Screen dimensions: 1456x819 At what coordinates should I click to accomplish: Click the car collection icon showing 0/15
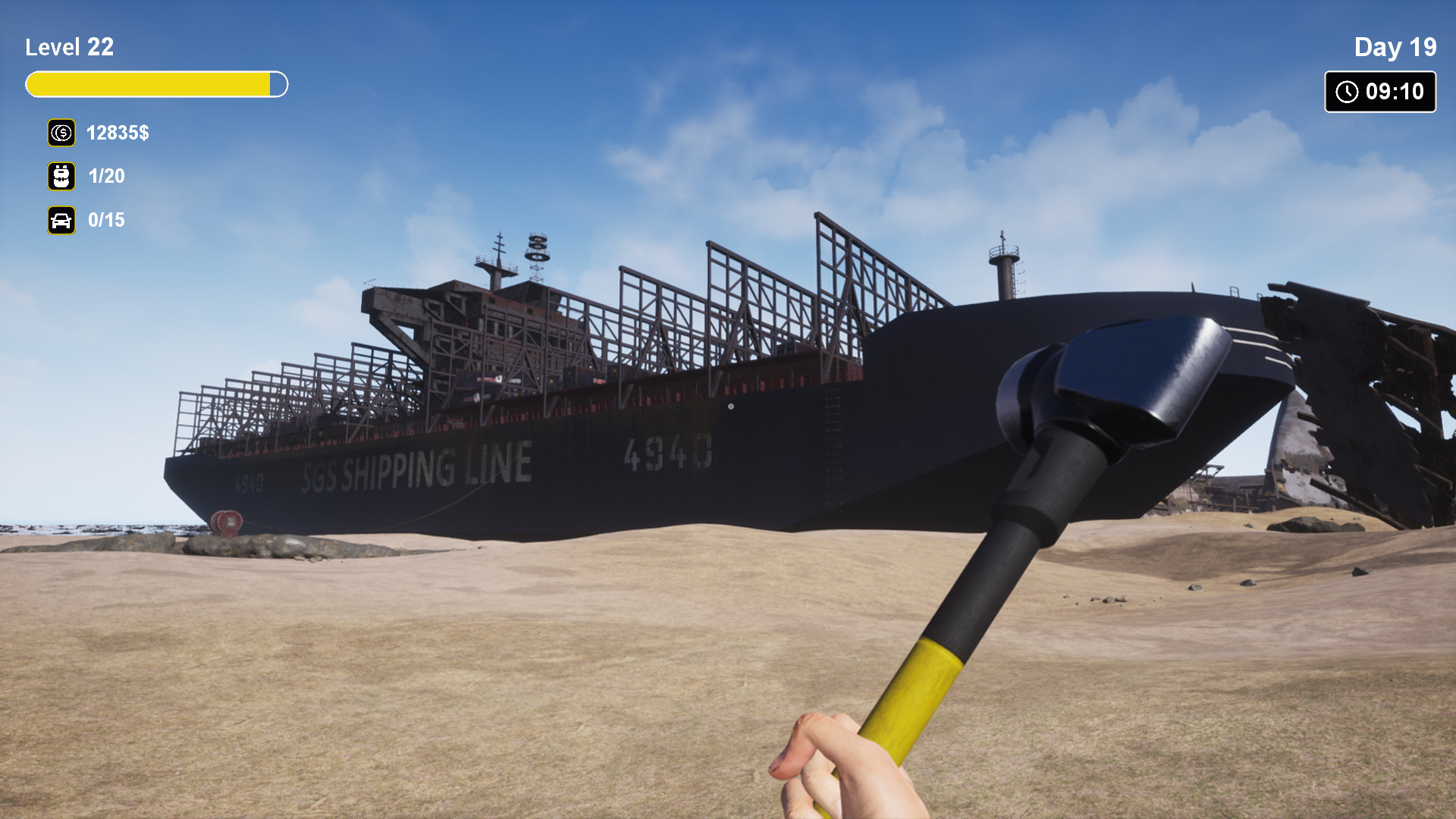click(61, 221)
